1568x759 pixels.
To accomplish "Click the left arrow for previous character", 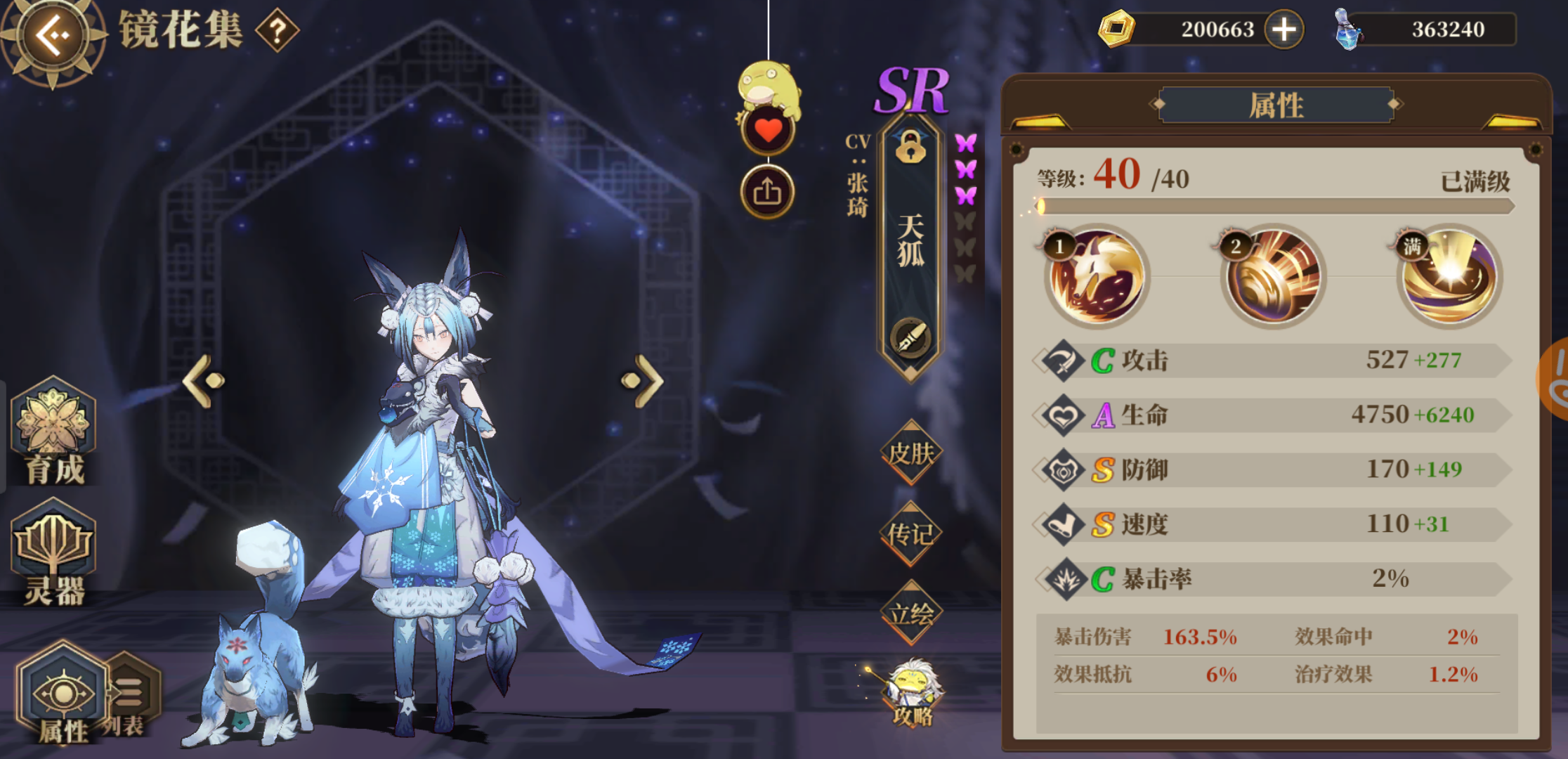I will click(200, 380).
